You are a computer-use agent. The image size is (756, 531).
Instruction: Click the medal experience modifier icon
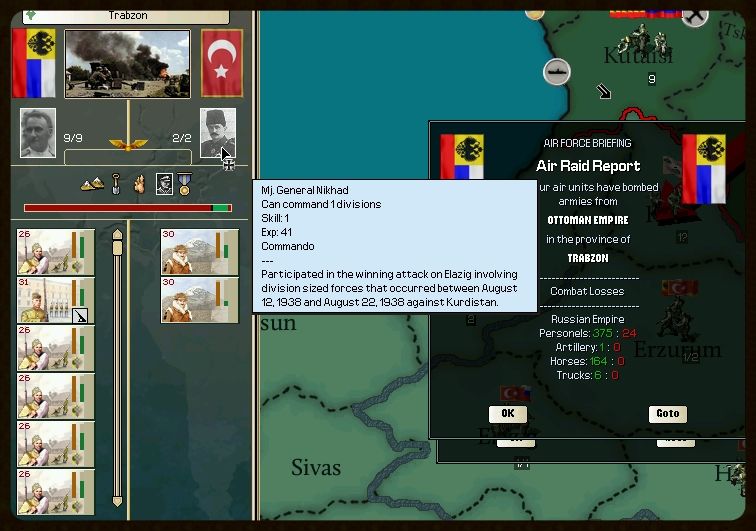point(184,184)
